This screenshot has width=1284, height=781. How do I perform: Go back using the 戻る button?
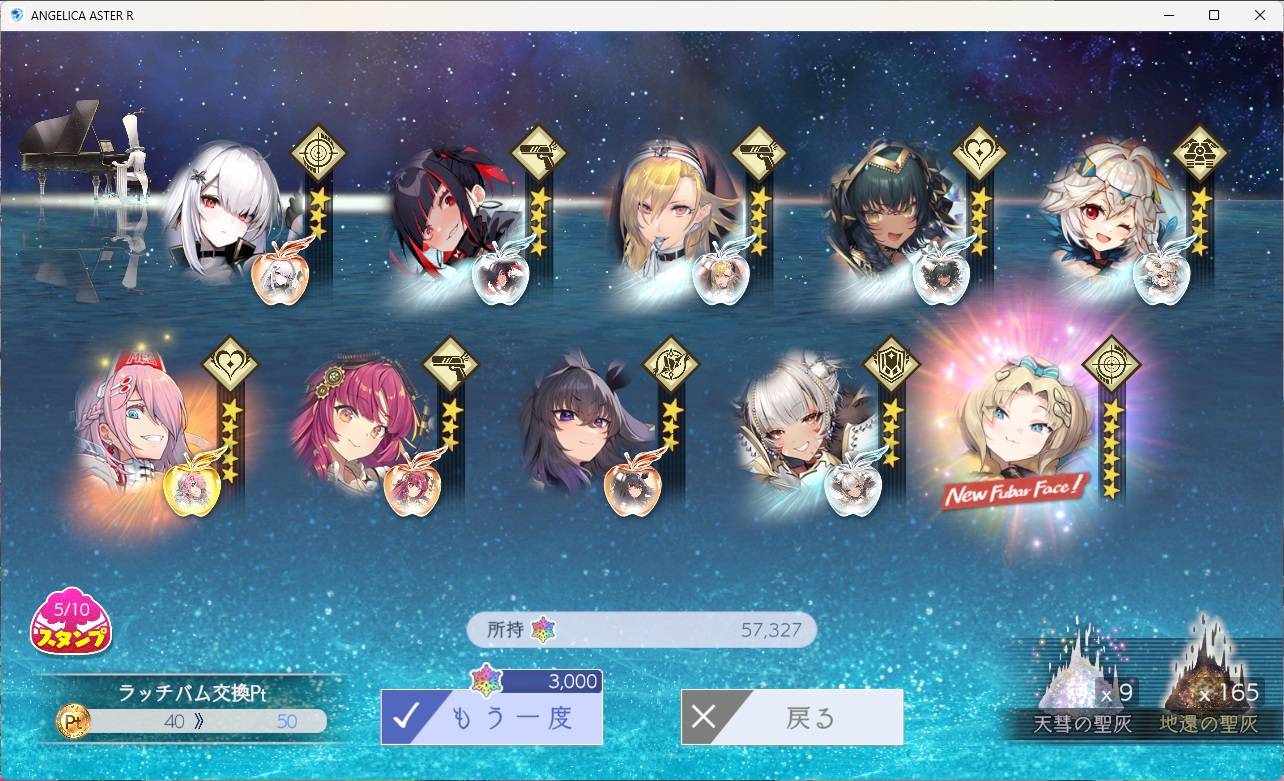click(x=792, y=717)
